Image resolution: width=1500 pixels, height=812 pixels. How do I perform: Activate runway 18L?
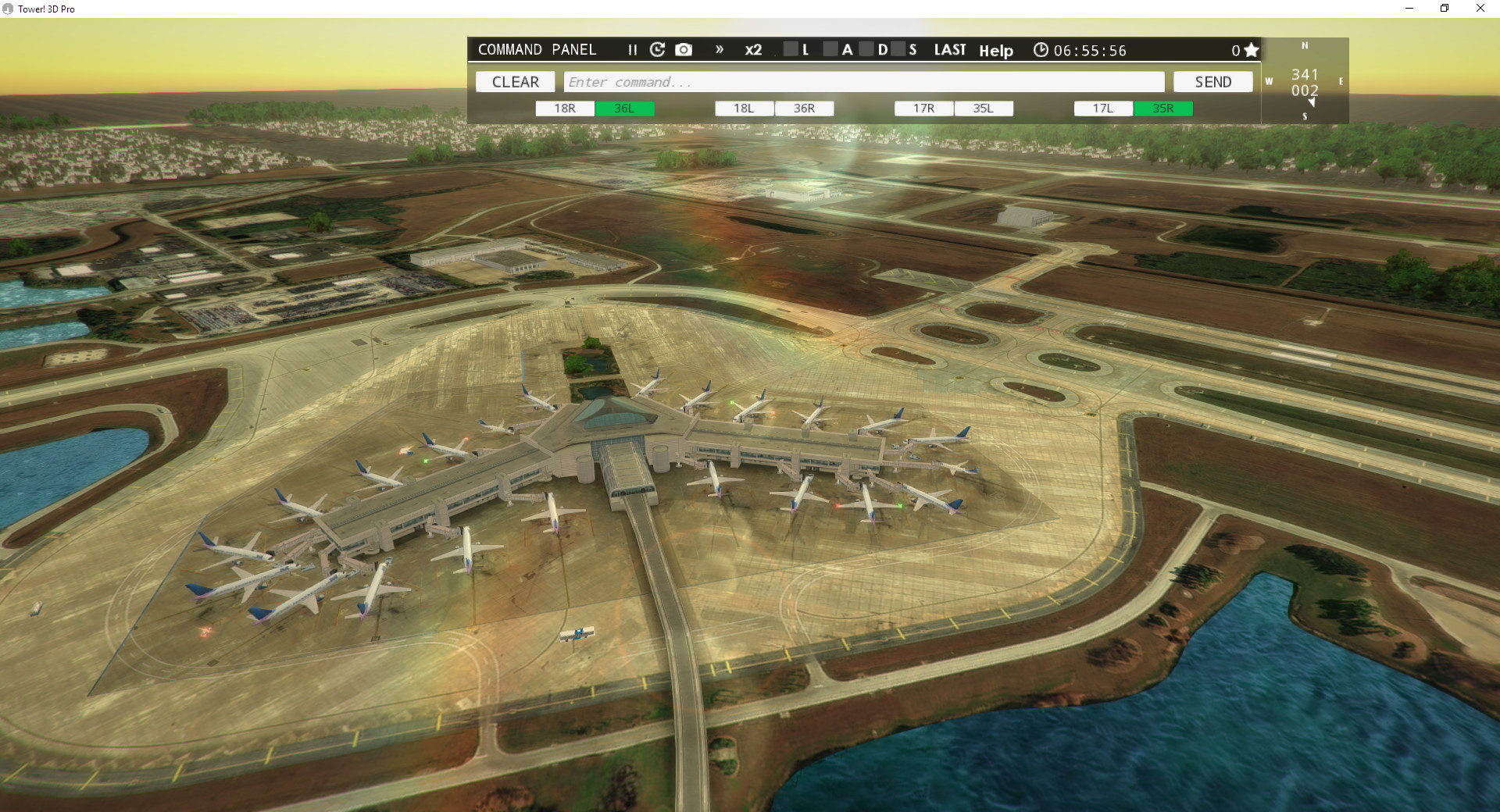(x=744, y=109)
